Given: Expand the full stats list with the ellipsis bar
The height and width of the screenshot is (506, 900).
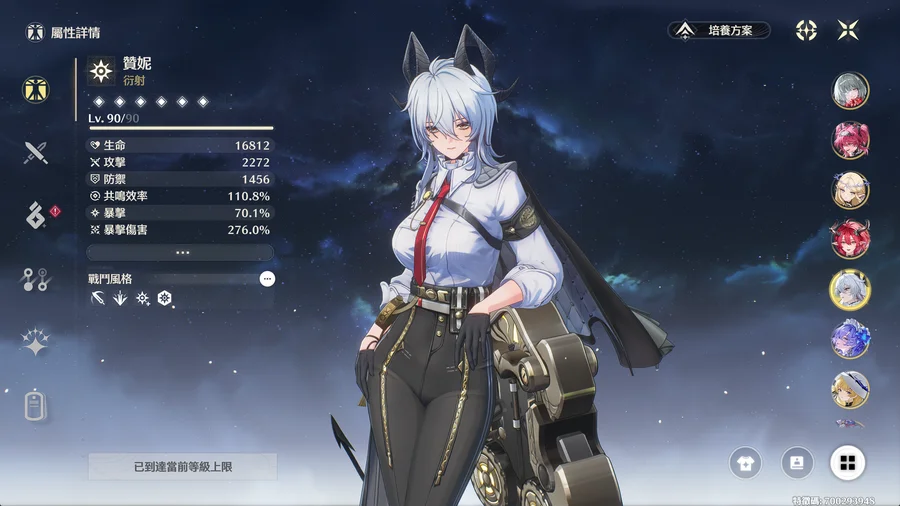Looking at the screenshot, I should click(x=181, y=253).
